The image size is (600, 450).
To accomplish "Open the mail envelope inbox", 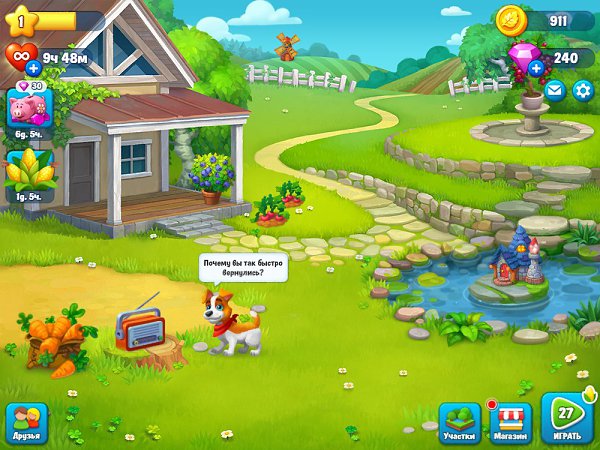I will point(555,91).
